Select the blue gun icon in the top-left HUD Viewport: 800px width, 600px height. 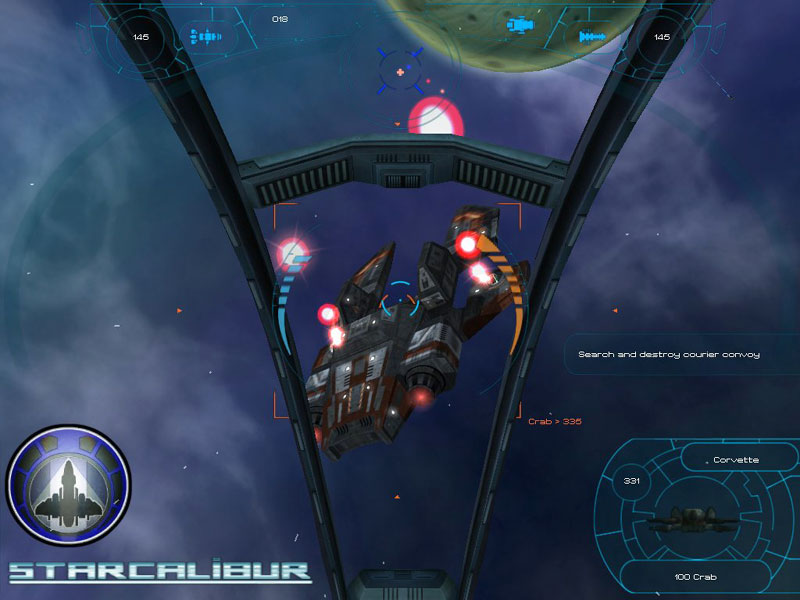205,37
